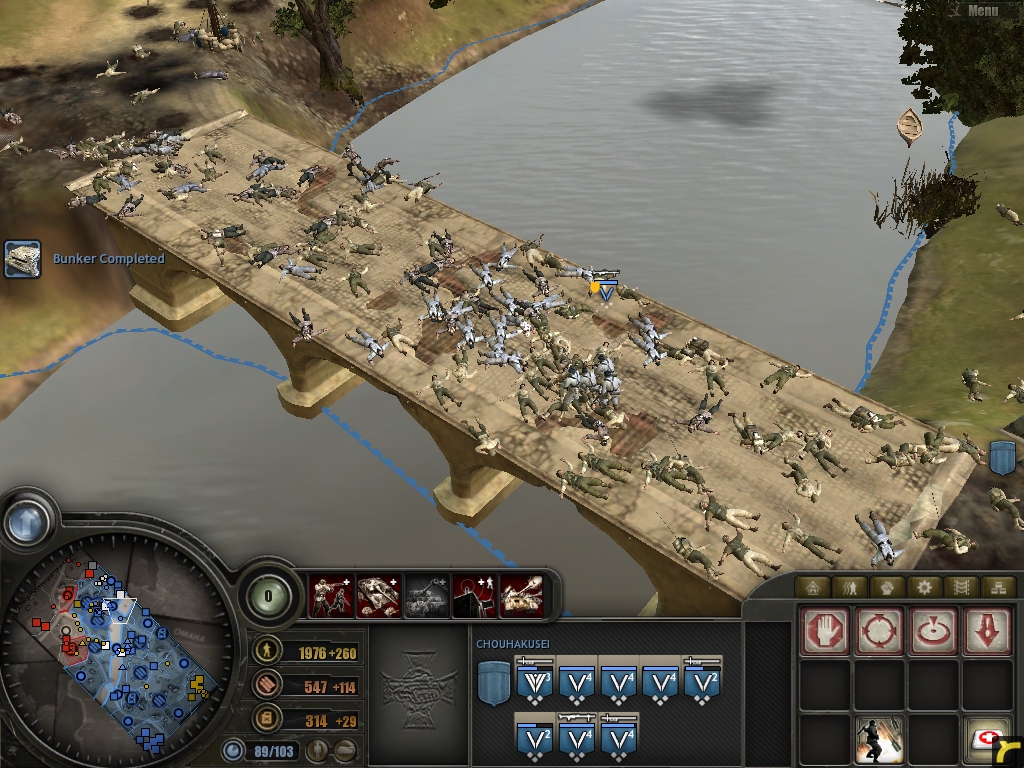
Task: Select the circular arrows command button
Action: [x=879, y=632]
